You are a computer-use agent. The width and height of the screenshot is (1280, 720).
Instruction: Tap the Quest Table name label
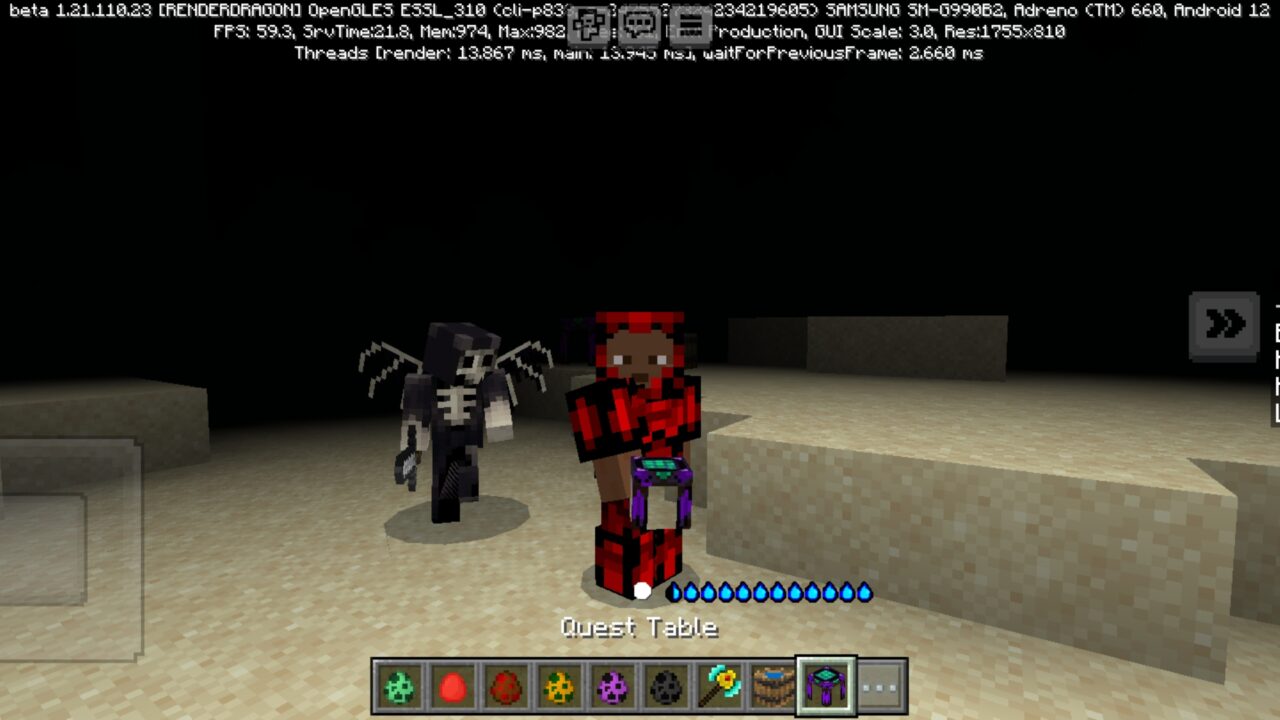[x=640, y=627]
